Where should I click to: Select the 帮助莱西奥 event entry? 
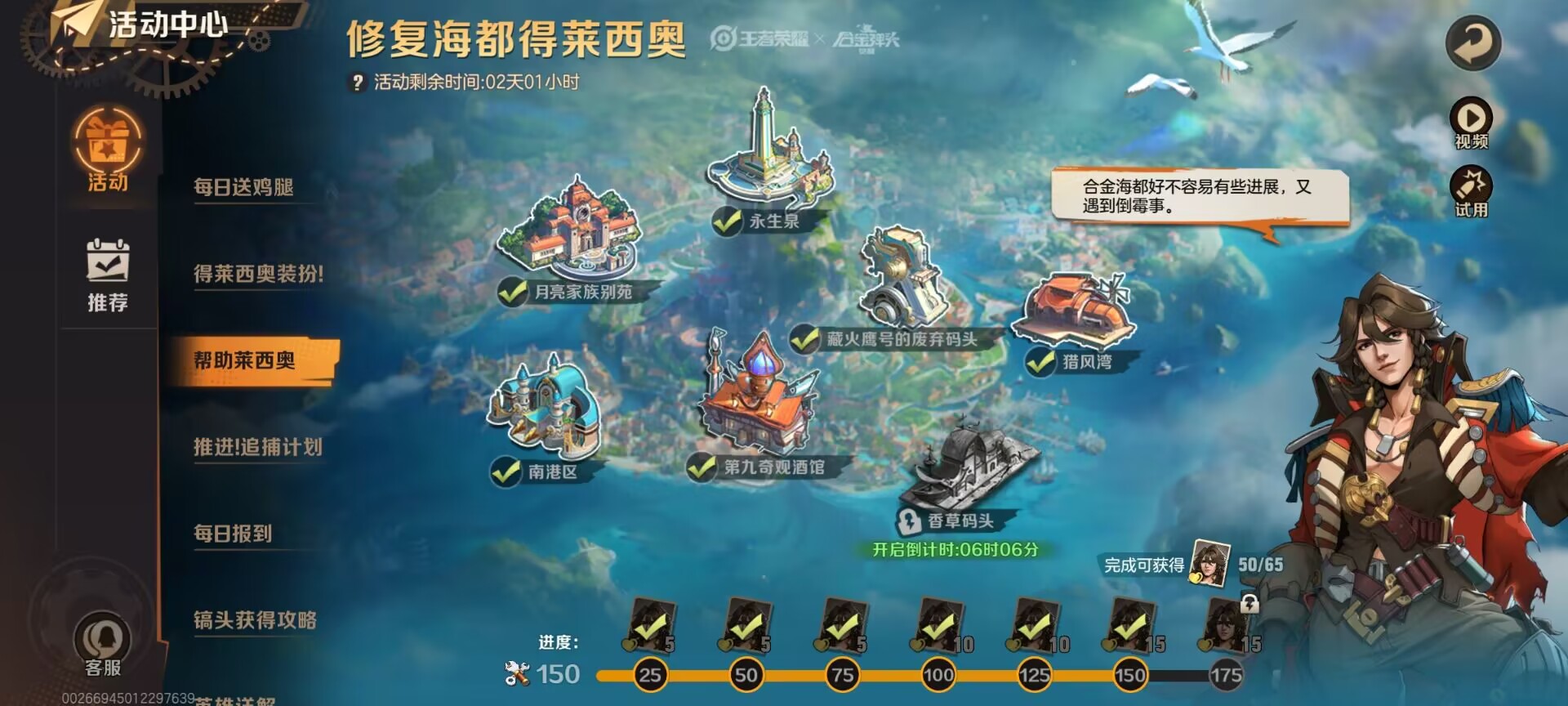[245, 360]
